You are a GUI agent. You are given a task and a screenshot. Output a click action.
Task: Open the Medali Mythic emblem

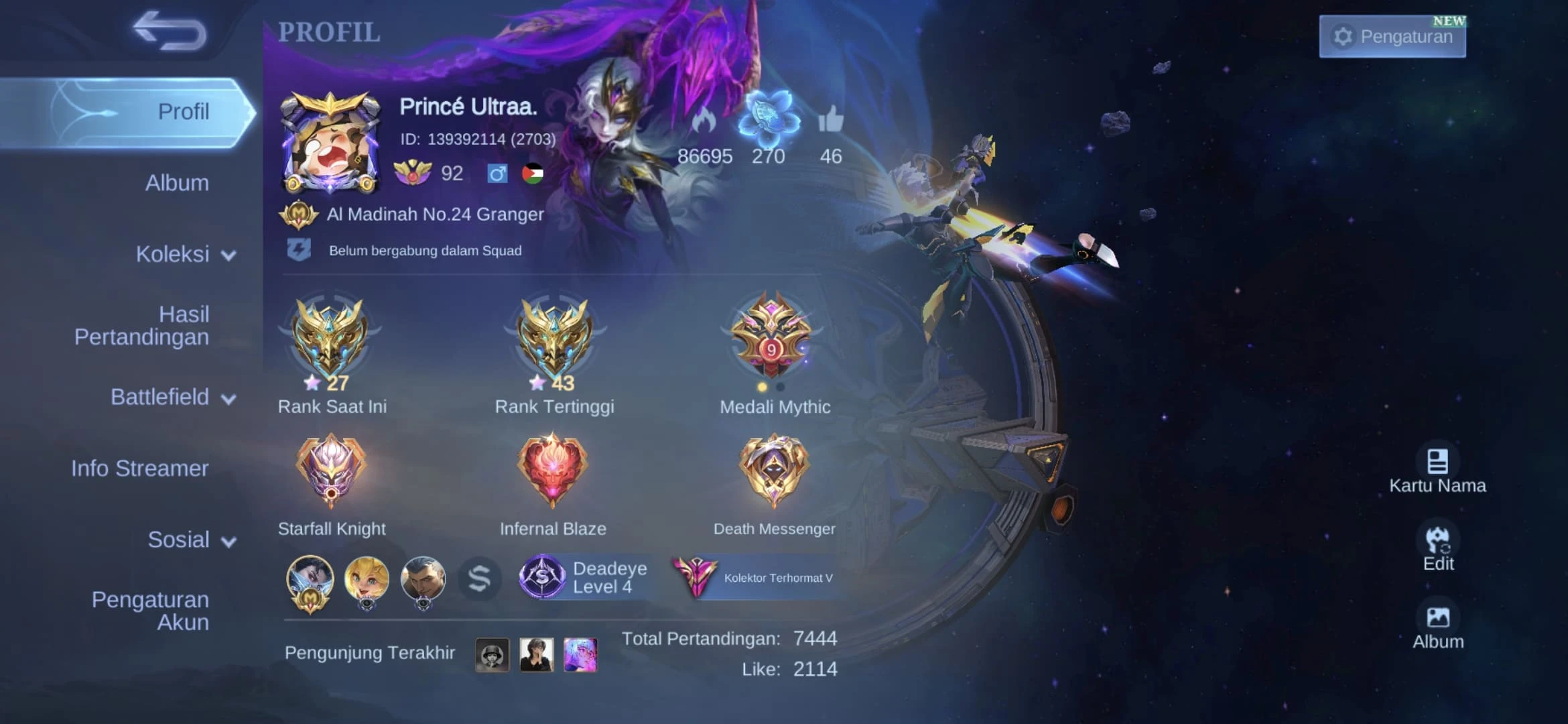[x=773, y=335]
